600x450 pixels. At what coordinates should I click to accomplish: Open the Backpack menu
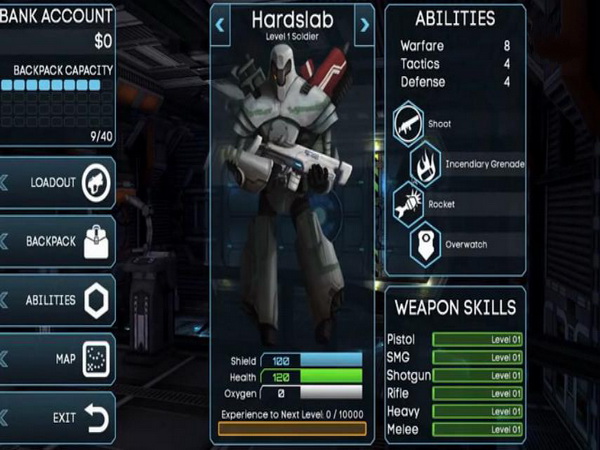tap(58, 242)
